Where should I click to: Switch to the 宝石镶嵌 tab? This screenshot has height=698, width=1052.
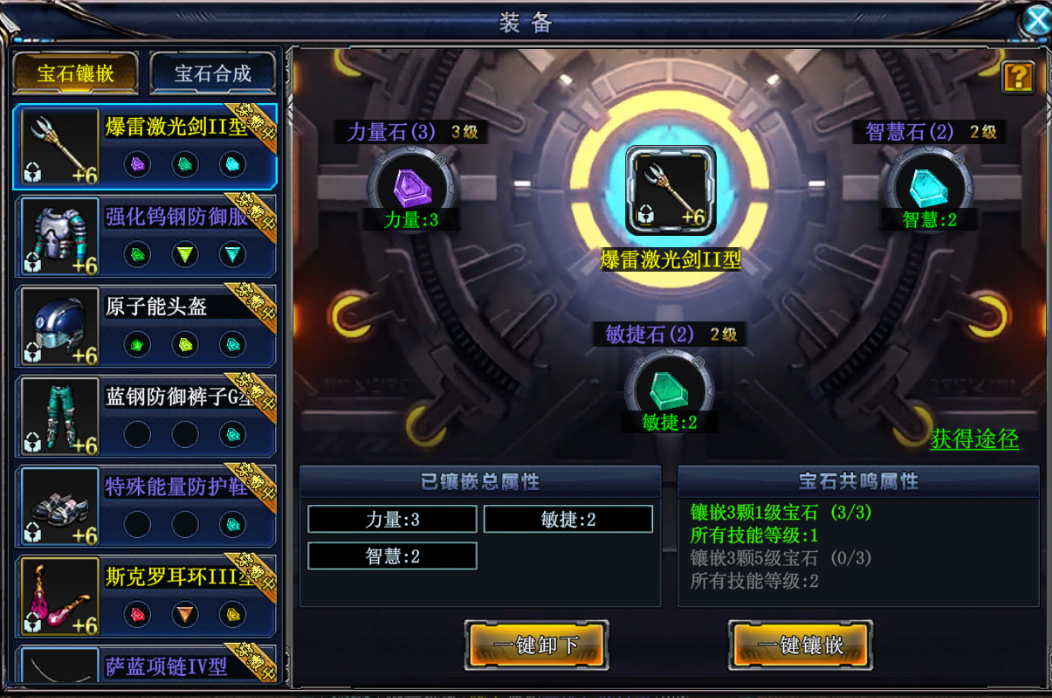(75, 73)
